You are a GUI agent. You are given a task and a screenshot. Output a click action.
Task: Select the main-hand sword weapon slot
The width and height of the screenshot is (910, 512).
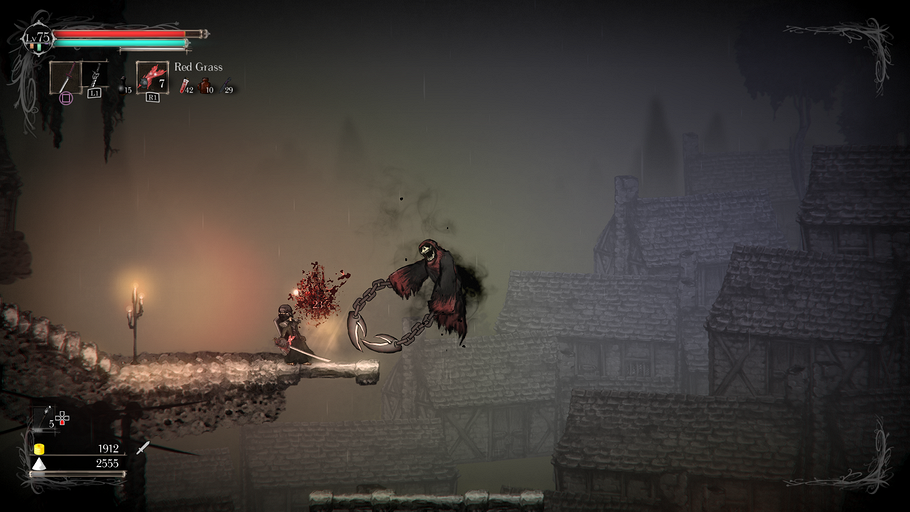[x=65, y=77]
